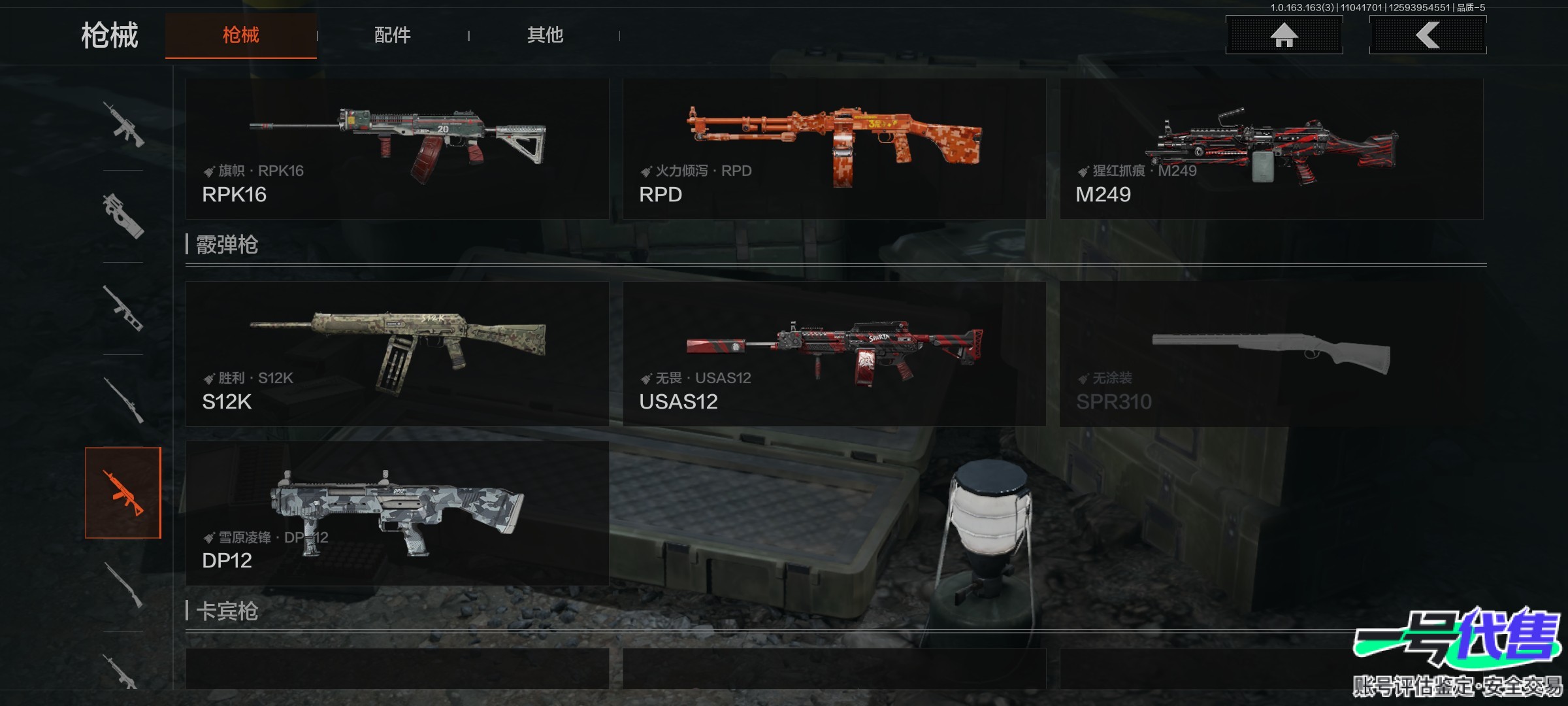Image resolution: width=1568 pixels, height=706 pixels.
Task: Go back with the arrow button
Action: click(1428, 35)
